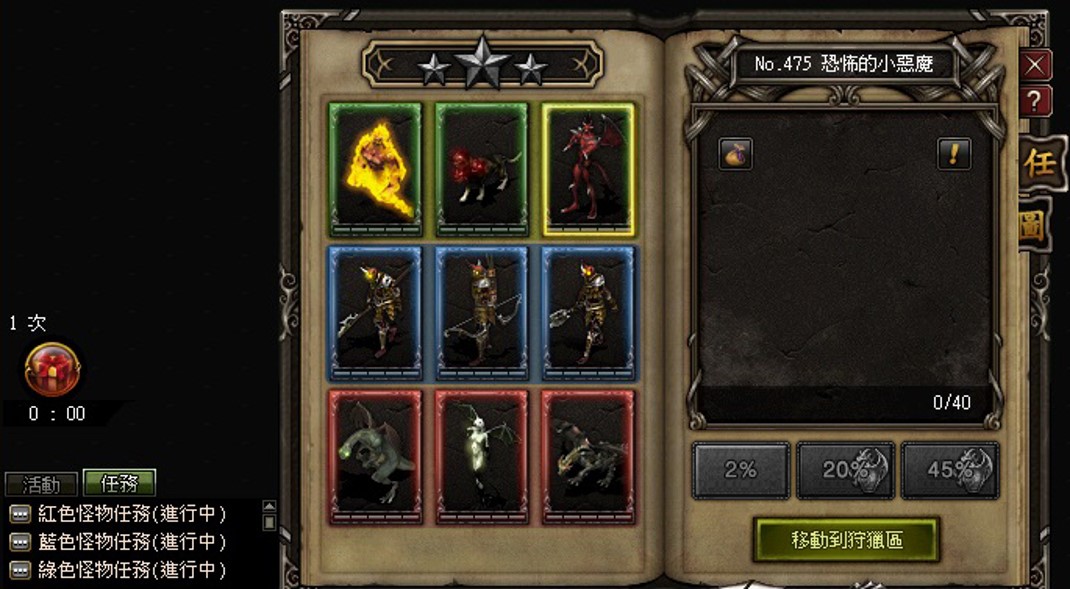Click the 移動到狩獵區 button
Viewport: 1070px width, 589px height.
point(846,540)
